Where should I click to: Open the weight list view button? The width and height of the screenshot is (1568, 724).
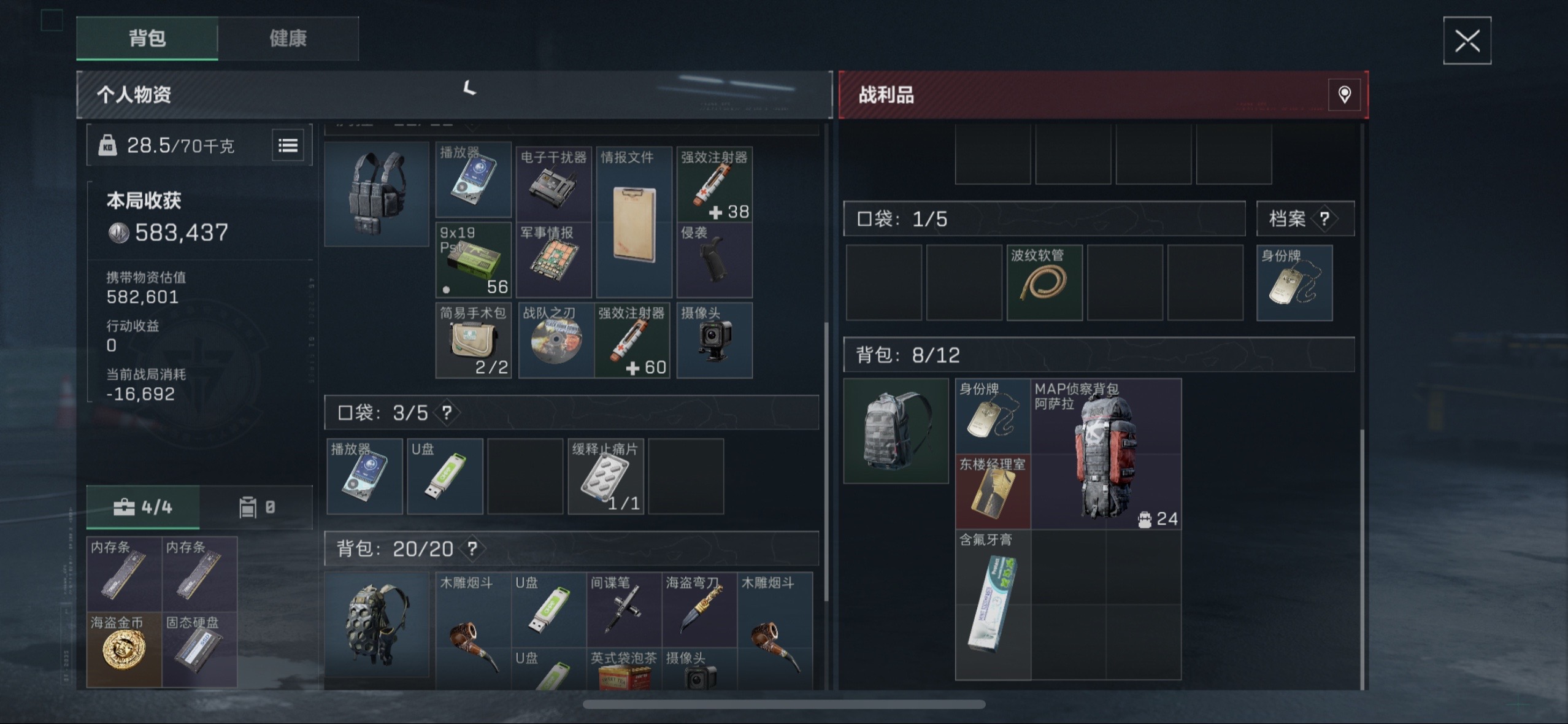tap(288, 145)
